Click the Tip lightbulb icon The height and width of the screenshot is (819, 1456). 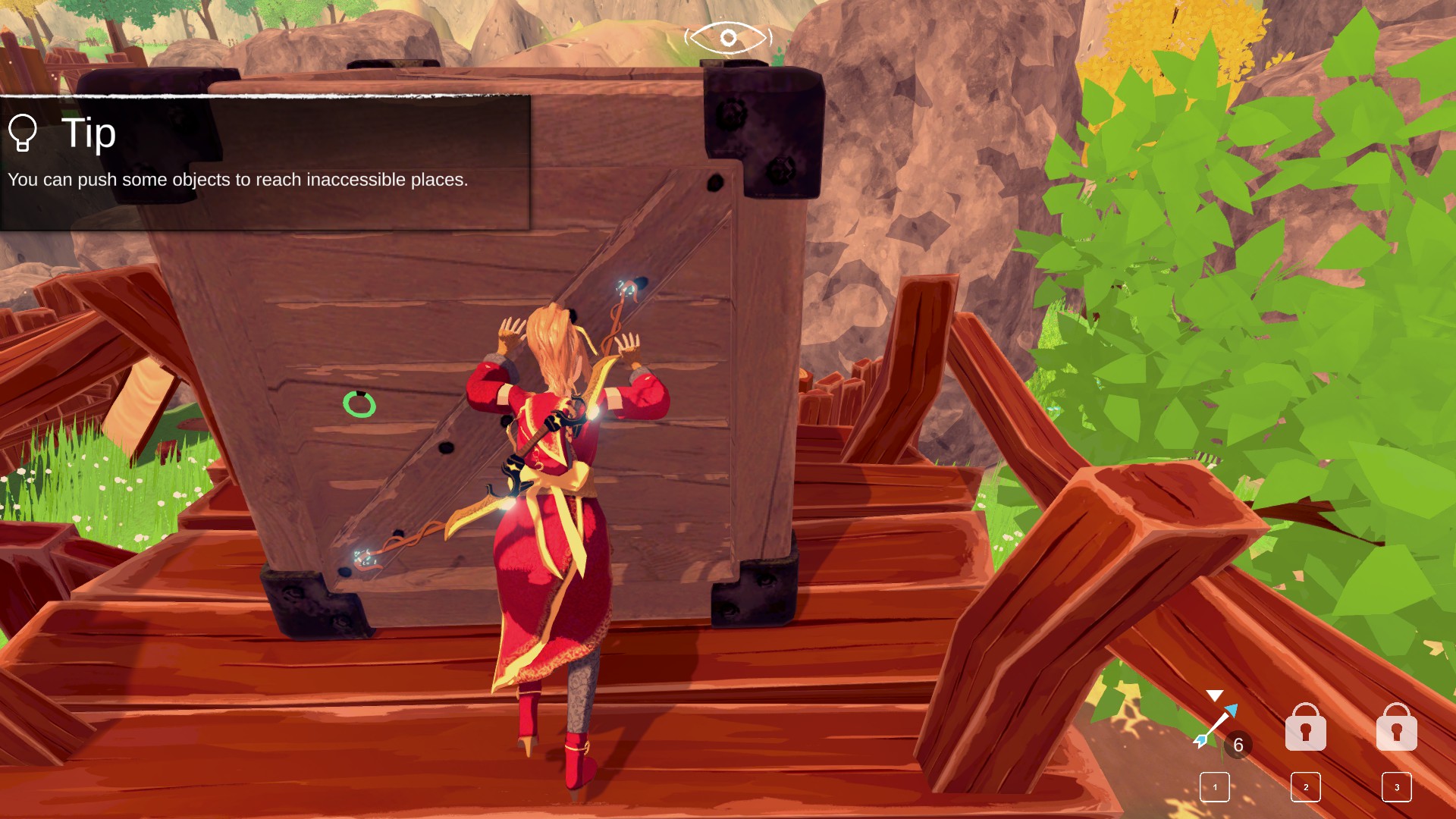[23, 133]
